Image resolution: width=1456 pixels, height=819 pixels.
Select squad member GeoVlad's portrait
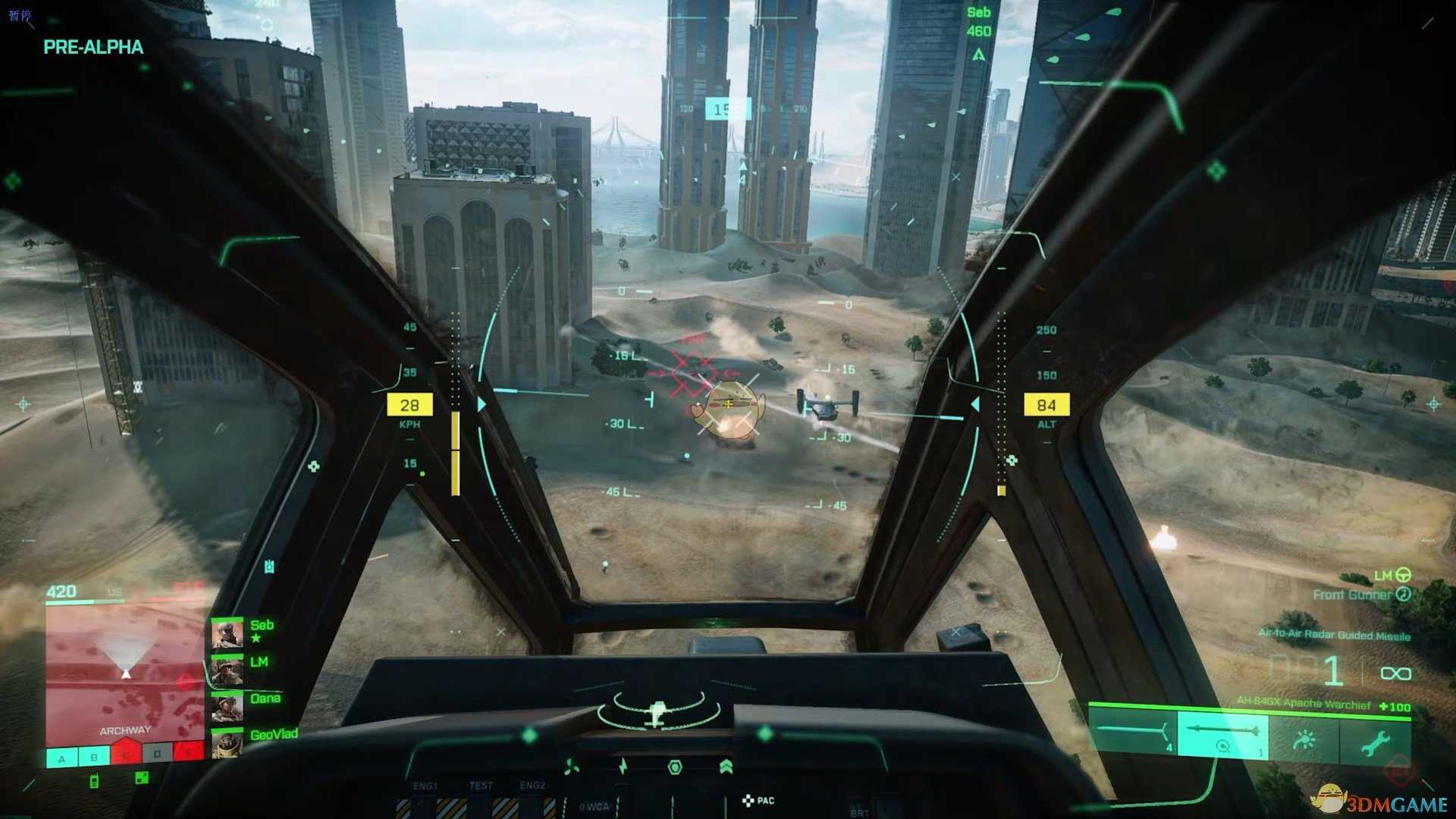(x=227, y=744)
